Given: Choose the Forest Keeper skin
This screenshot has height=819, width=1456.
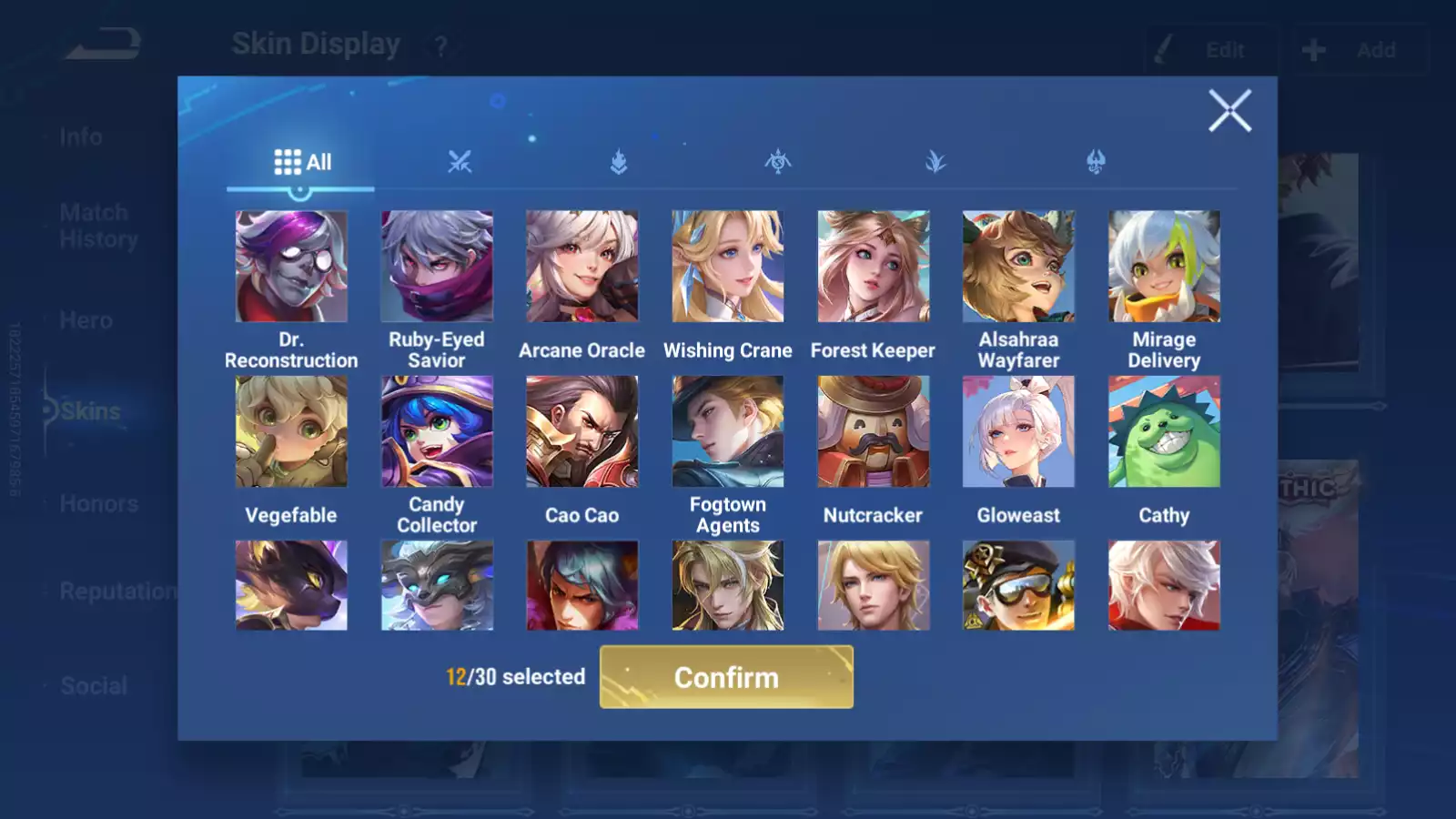Looking at the screenshot, I should click(874, 267).
